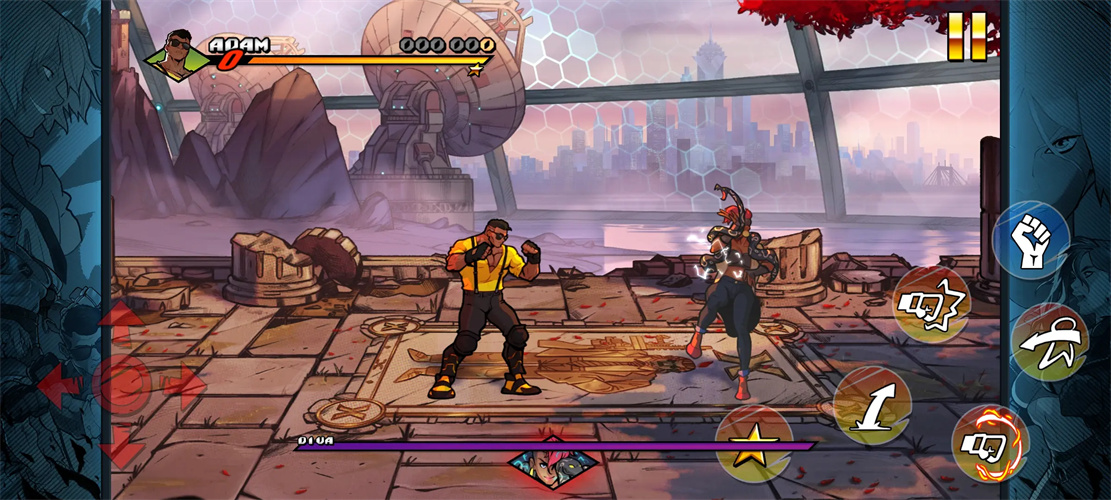Screen dimensions: 1111x500
Task: Trigger the flaming fist special attack button
Action: pos(989,443)
